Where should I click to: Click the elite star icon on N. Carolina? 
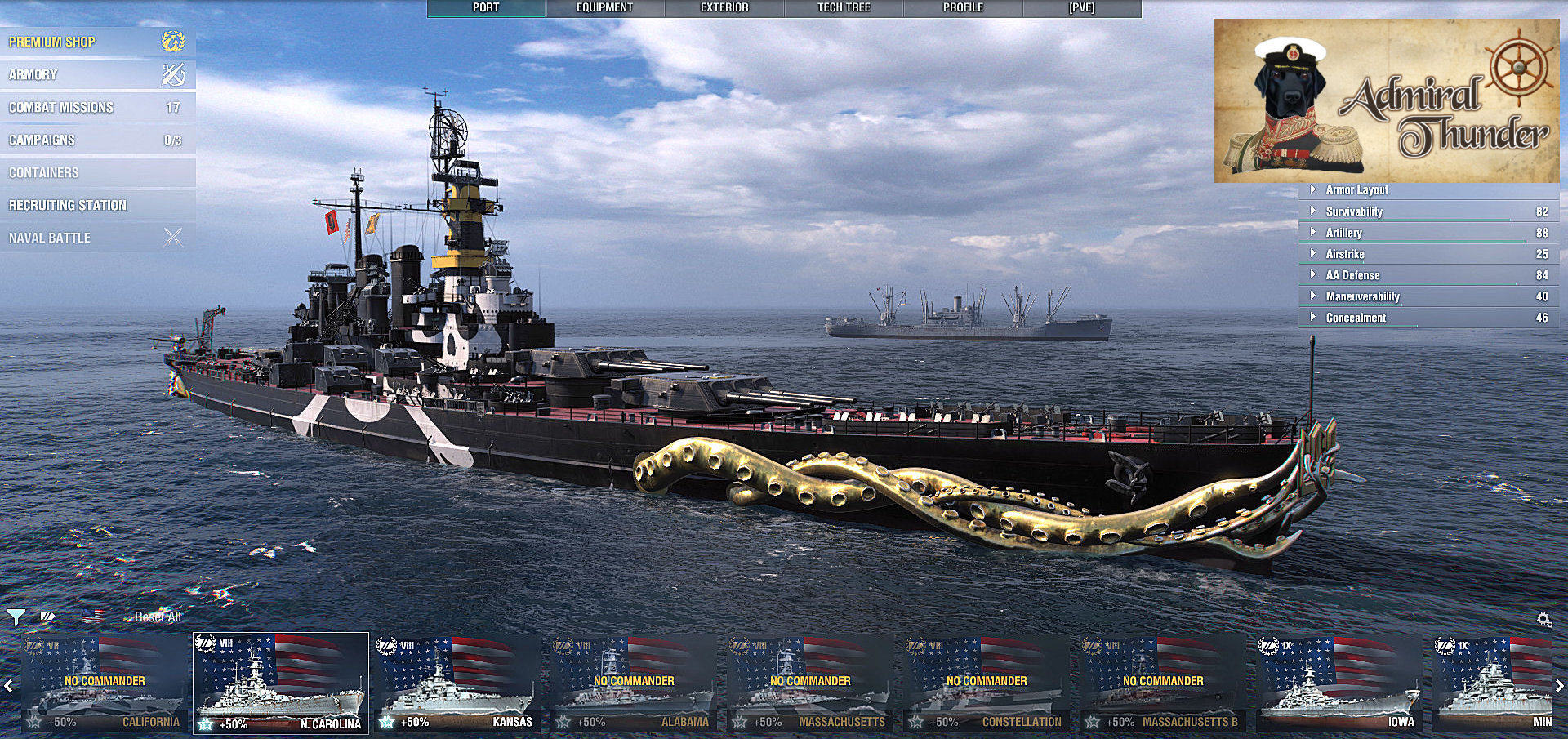click(206, 722)
